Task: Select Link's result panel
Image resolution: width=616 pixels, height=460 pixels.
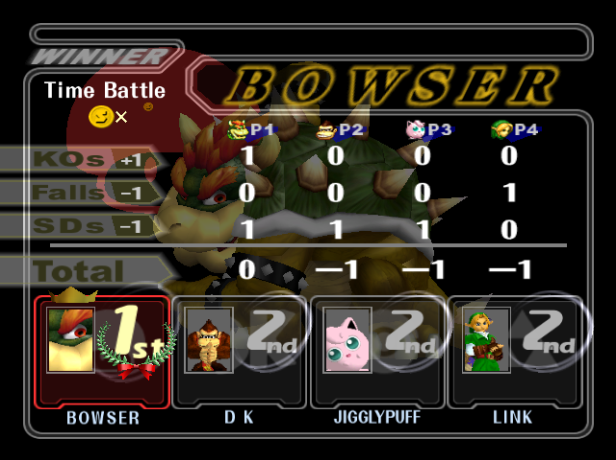Action: click(515, 352)
